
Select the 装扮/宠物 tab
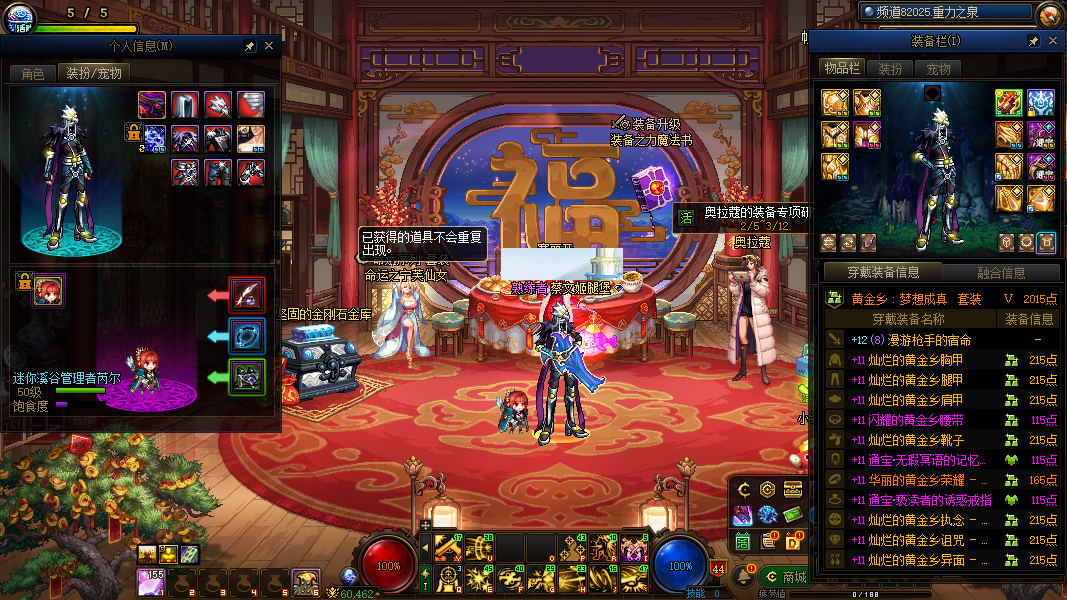tap(93, 73)
